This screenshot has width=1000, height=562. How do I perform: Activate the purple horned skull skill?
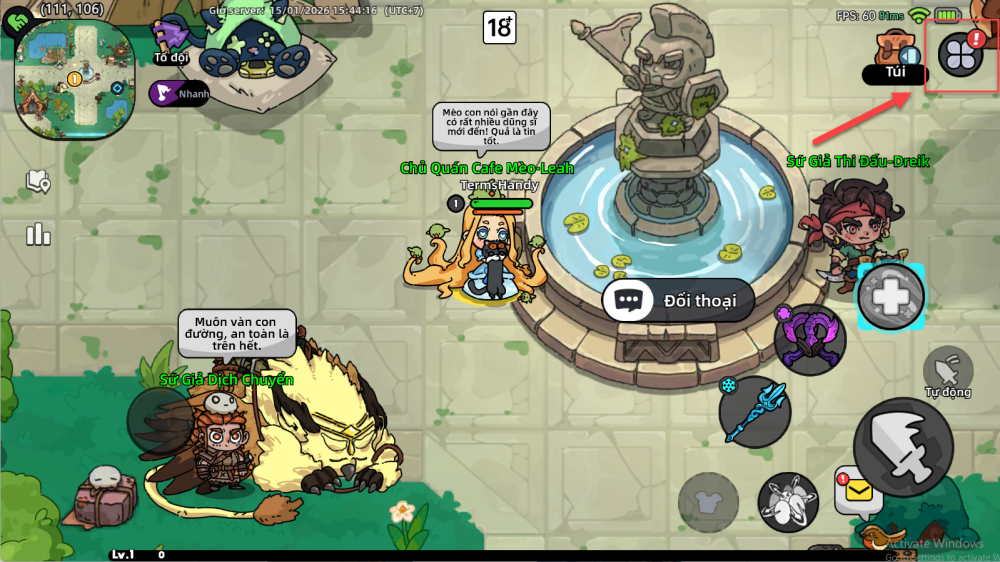(x=810, y=340)
